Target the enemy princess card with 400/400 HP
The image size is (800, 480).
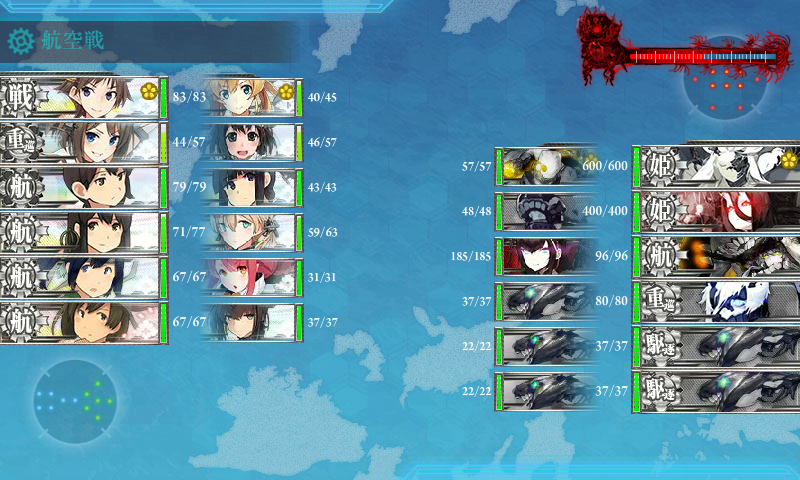point(715,210)
